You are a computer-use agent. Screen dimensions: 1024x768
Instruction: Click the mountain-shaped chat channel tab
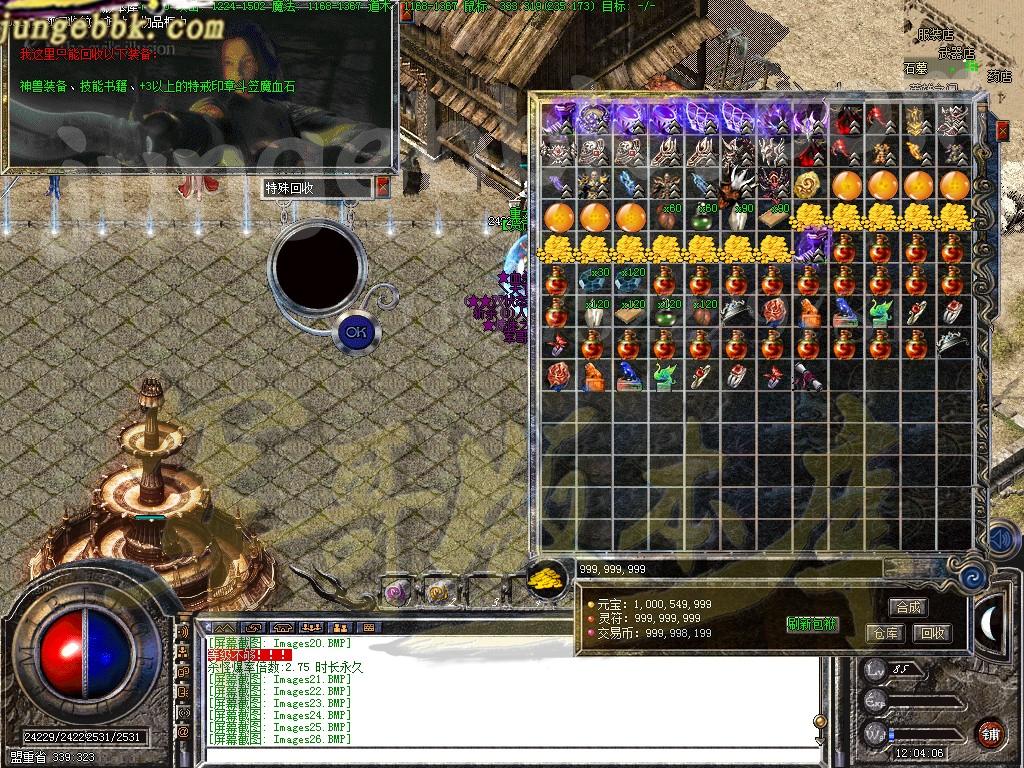point(227,628)
